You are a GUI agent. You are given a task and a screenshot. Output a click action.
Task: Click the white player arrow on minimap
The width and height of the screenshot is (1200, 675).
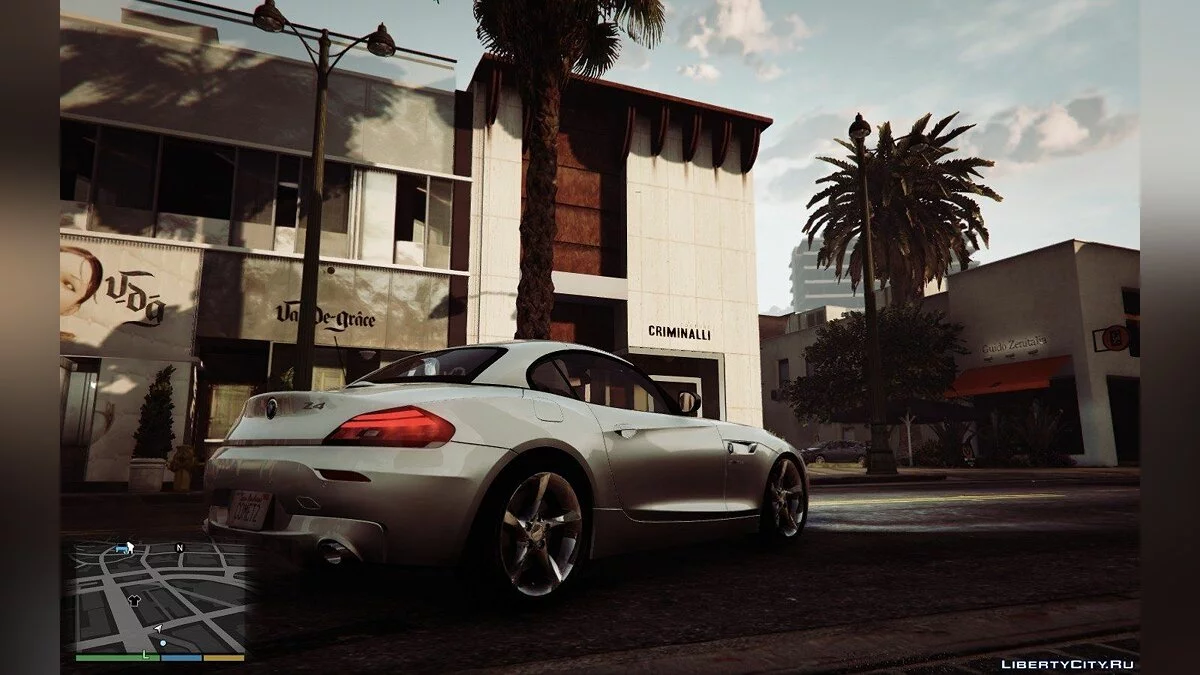(x=158, y=628)
